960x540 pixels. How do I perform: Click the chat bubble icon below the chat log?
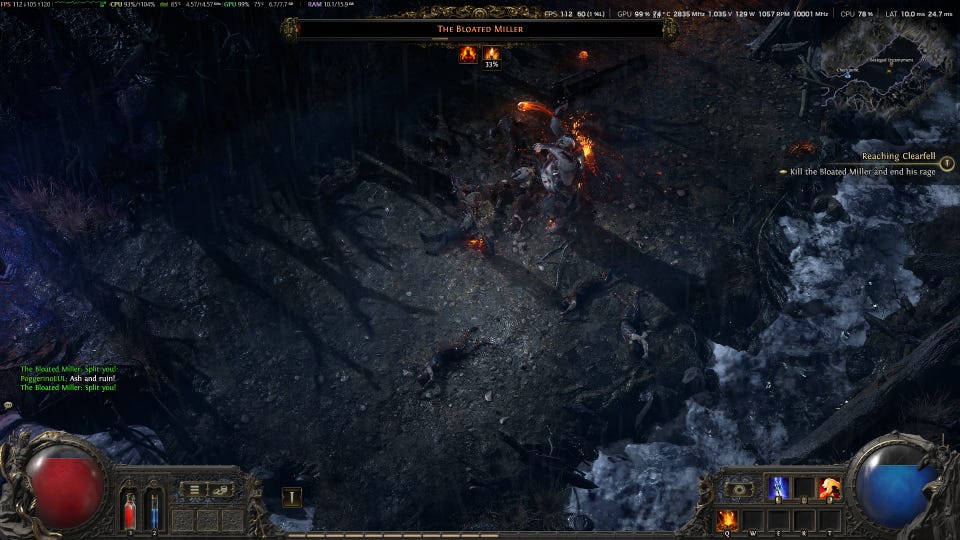tap(8, 405)
